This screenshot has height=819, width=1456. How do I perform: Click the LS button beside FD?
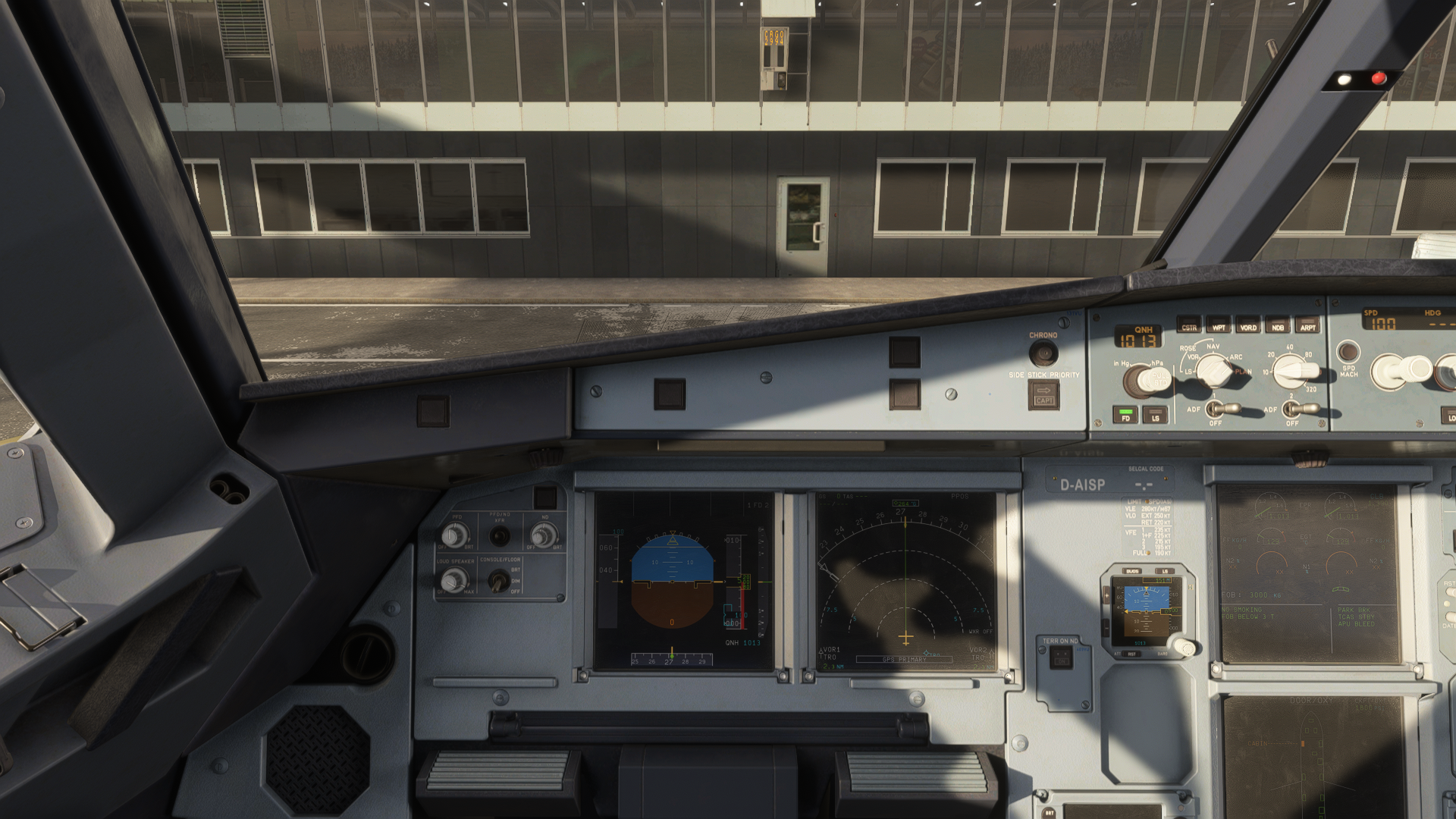tap(1155, 416)
